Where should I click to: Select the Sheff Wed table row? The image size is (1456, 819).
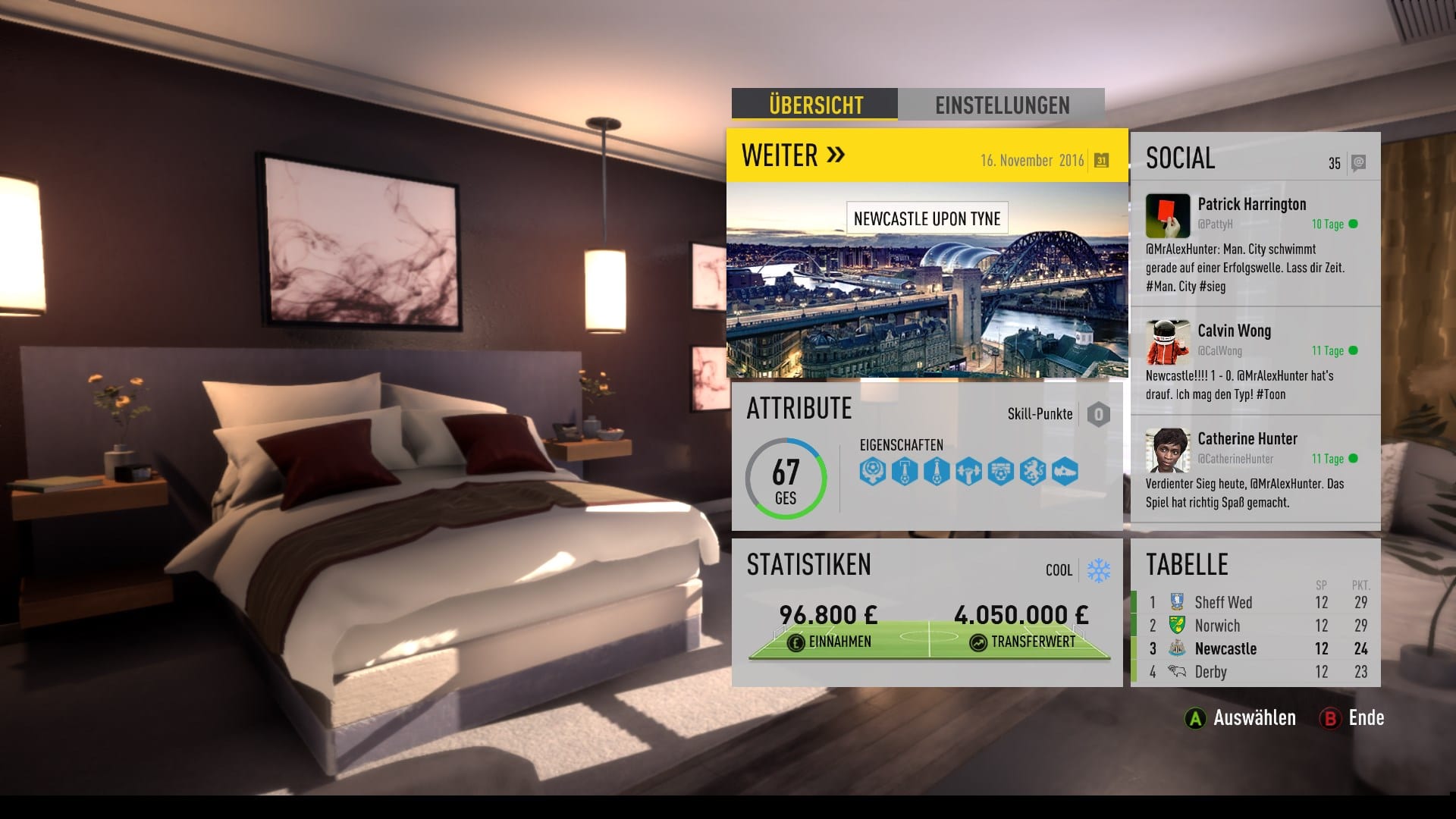[x=1255, y=603]
